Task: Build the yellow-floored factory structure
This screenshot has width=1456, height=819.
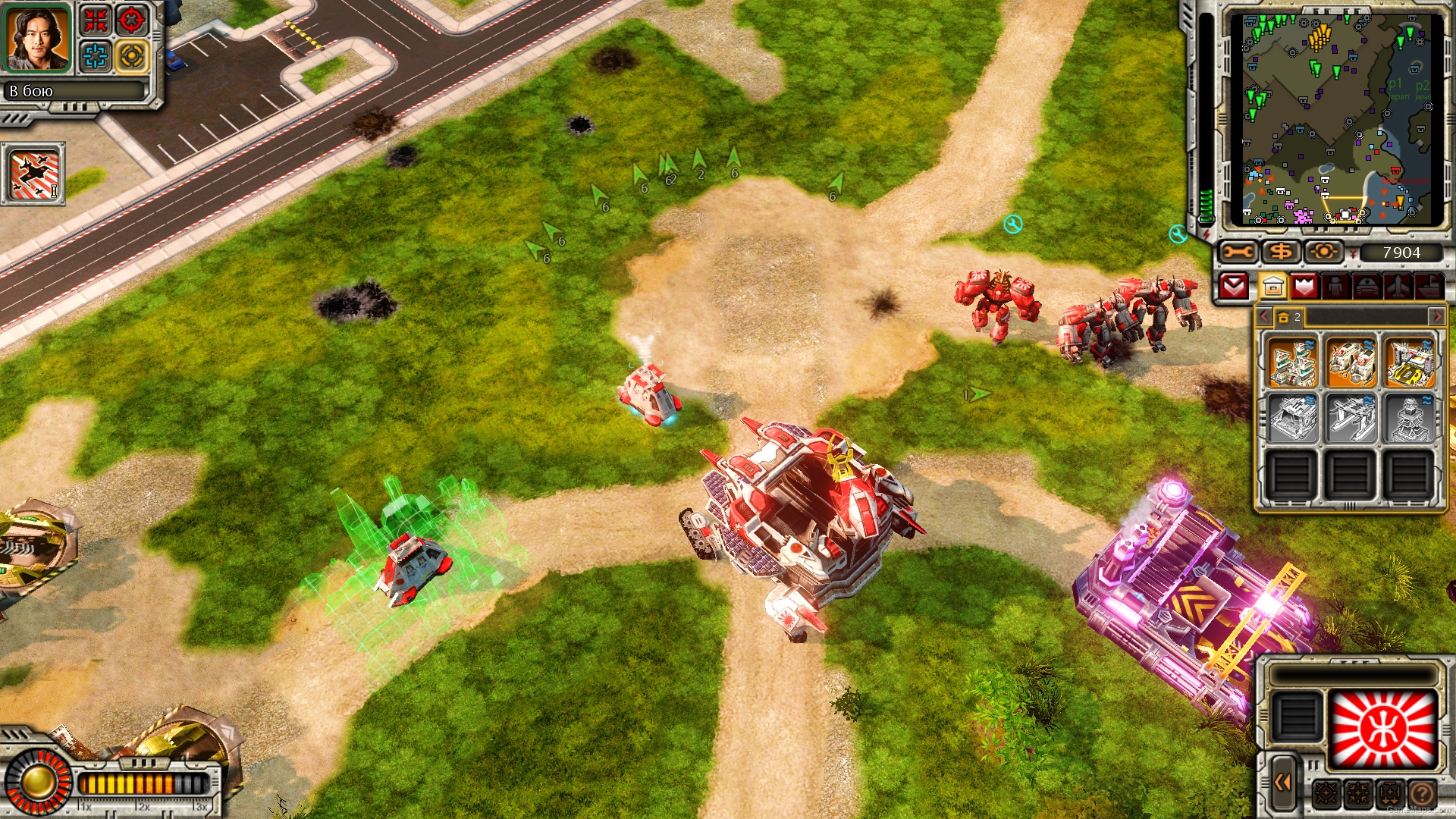Action: pos(1409,362)
